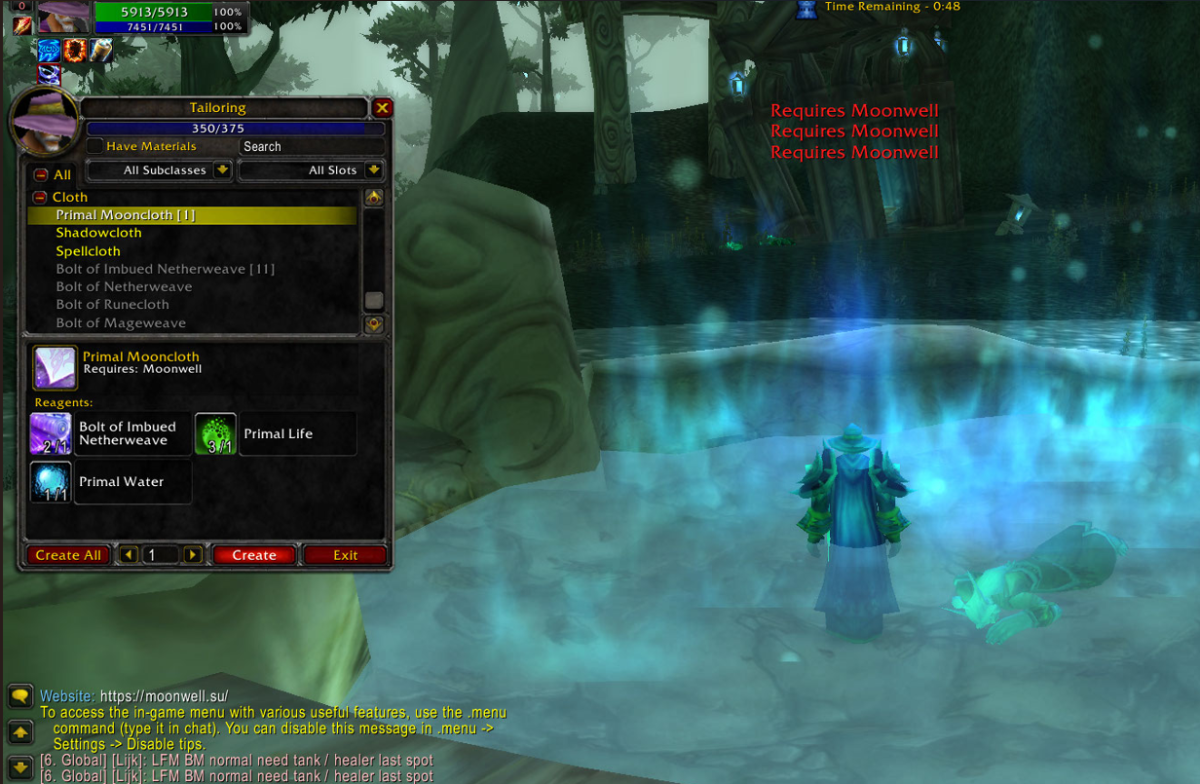
Task: Select Bolt of Imbued Netherweave recipe in list
Action: [x=165, y=269]
